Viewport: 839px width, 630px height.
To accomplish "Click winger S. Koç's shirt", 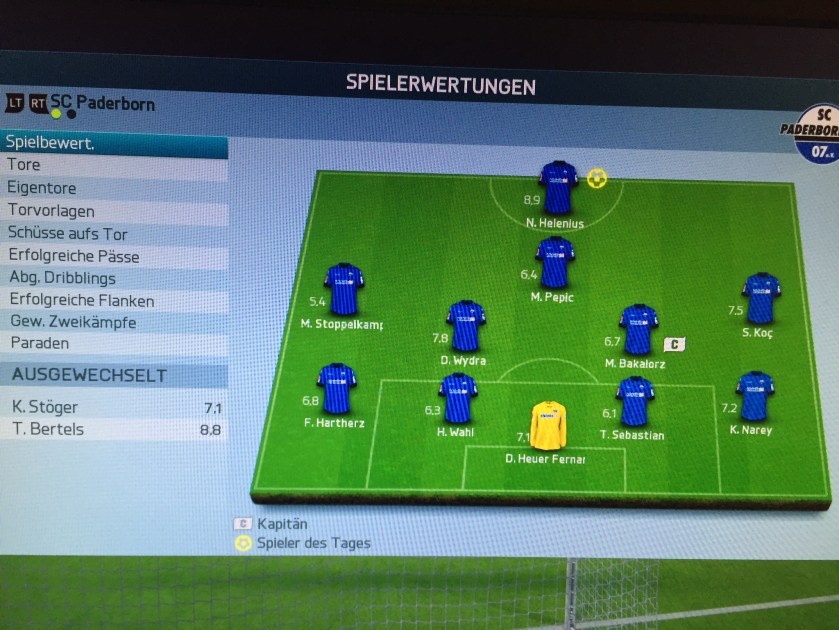I will pos(761,298).
